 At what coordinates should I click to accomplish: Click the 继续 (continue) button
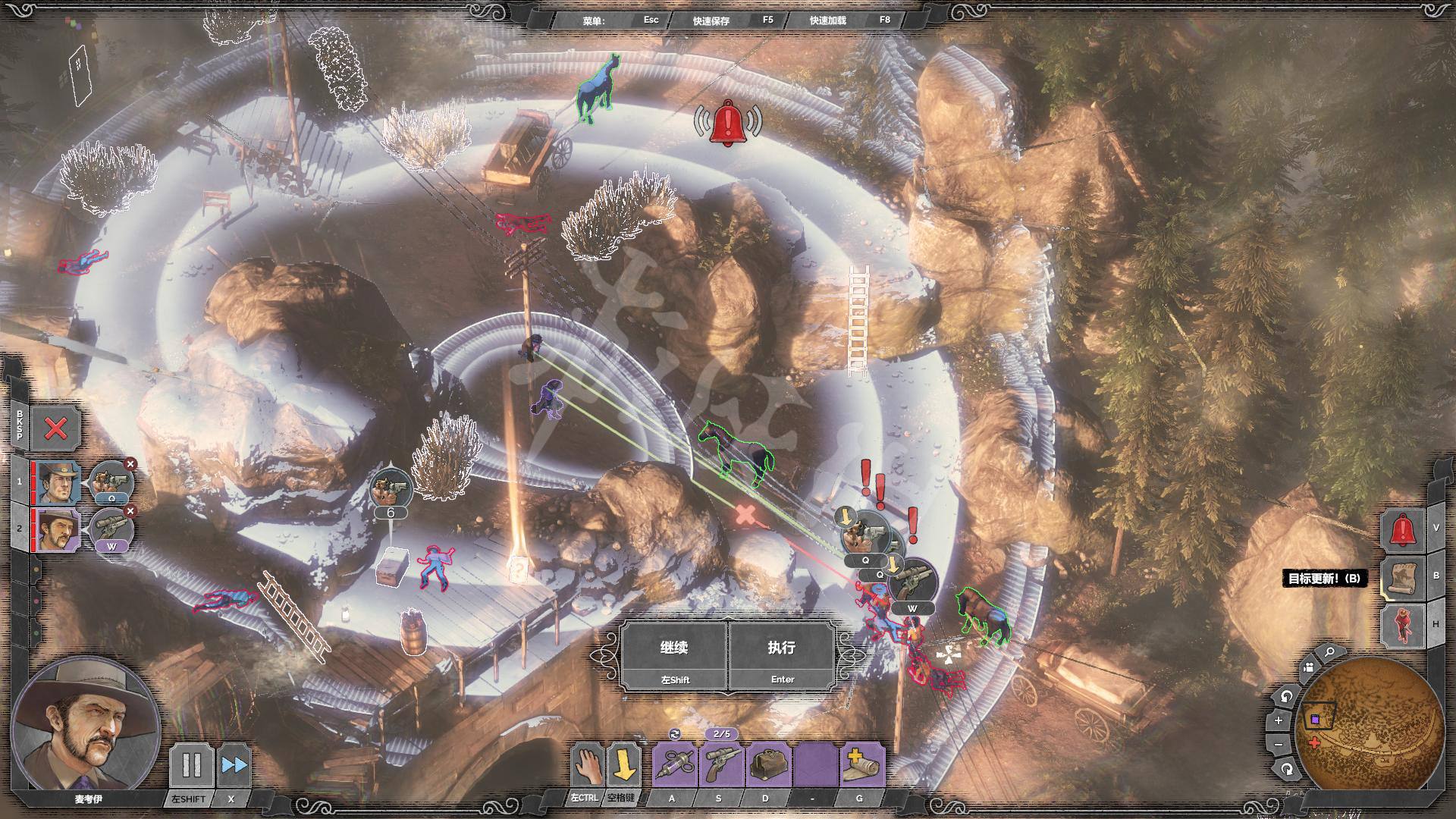point(673,656)
